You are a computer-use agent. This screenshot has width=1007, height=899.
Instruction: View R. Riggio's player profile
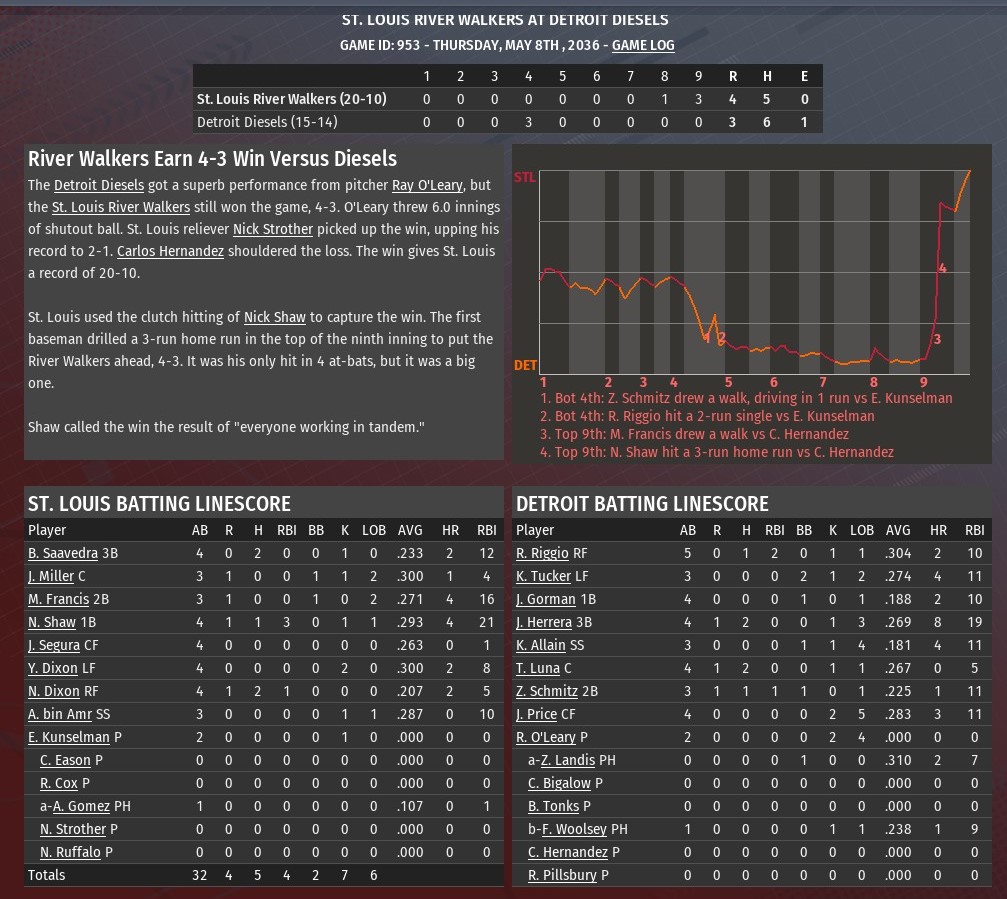(542, 553)
